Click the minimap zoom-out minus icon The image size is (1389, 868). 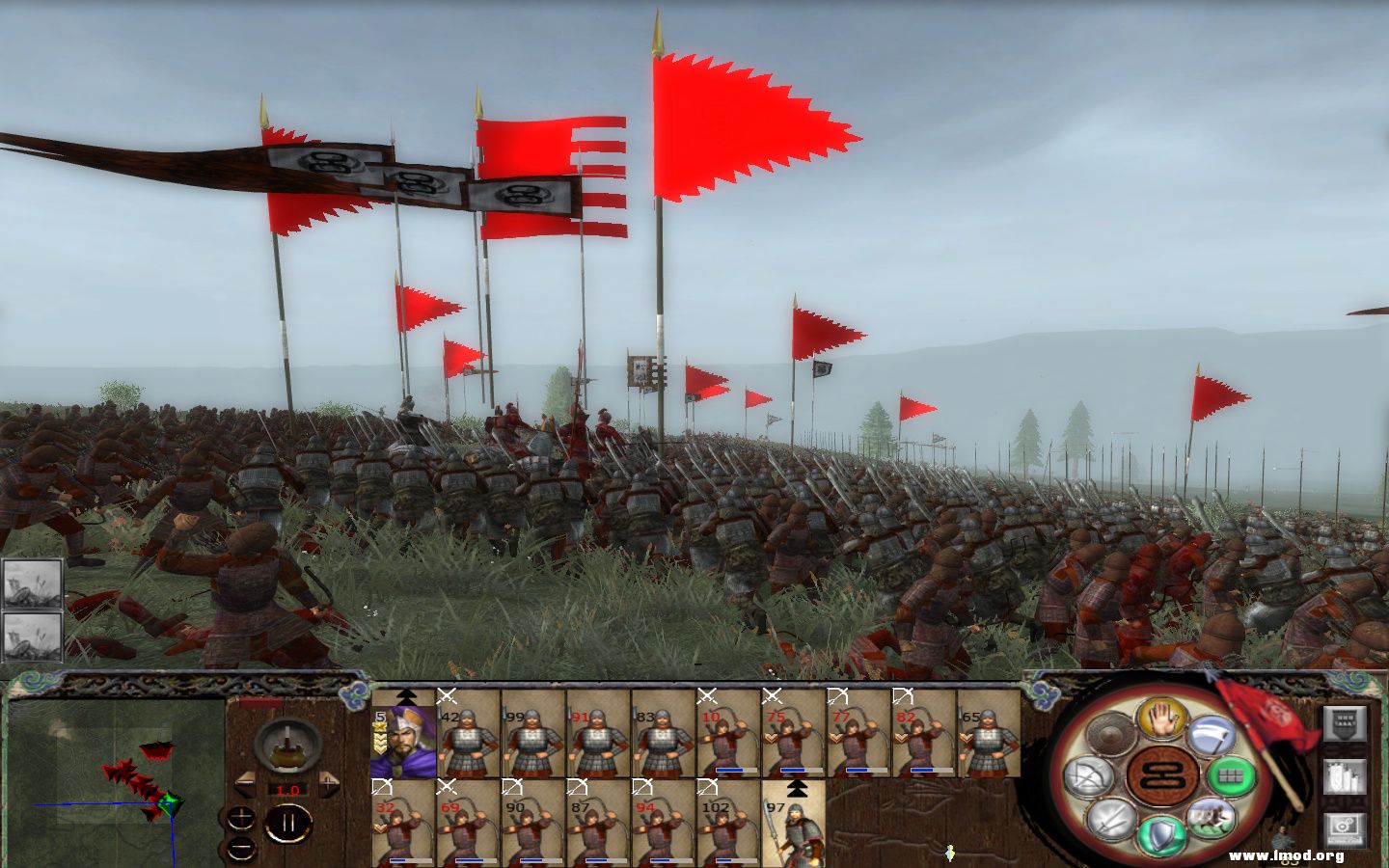pos(240,849)
